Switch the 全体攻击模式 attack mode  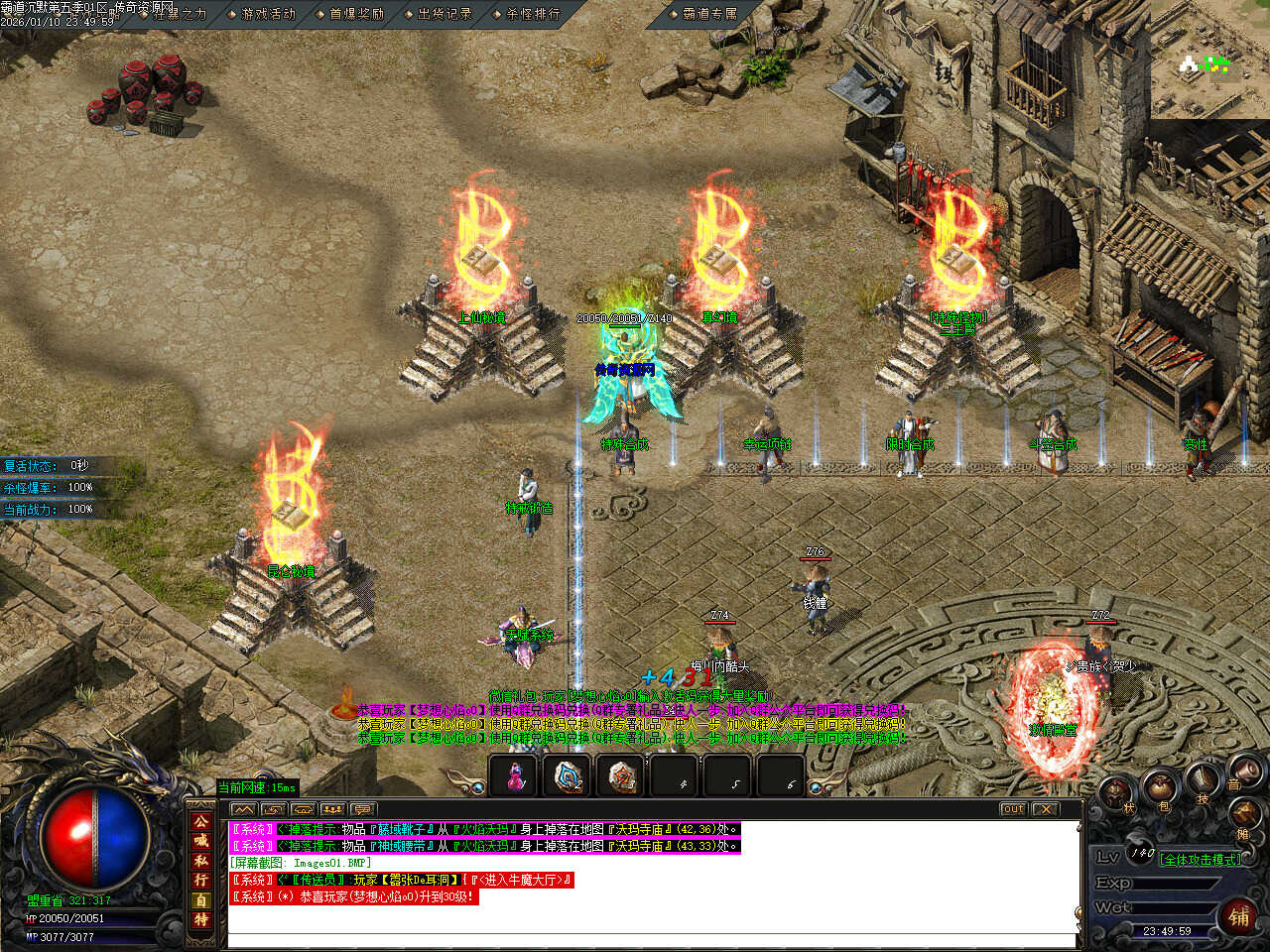[x=1200, y=859]
